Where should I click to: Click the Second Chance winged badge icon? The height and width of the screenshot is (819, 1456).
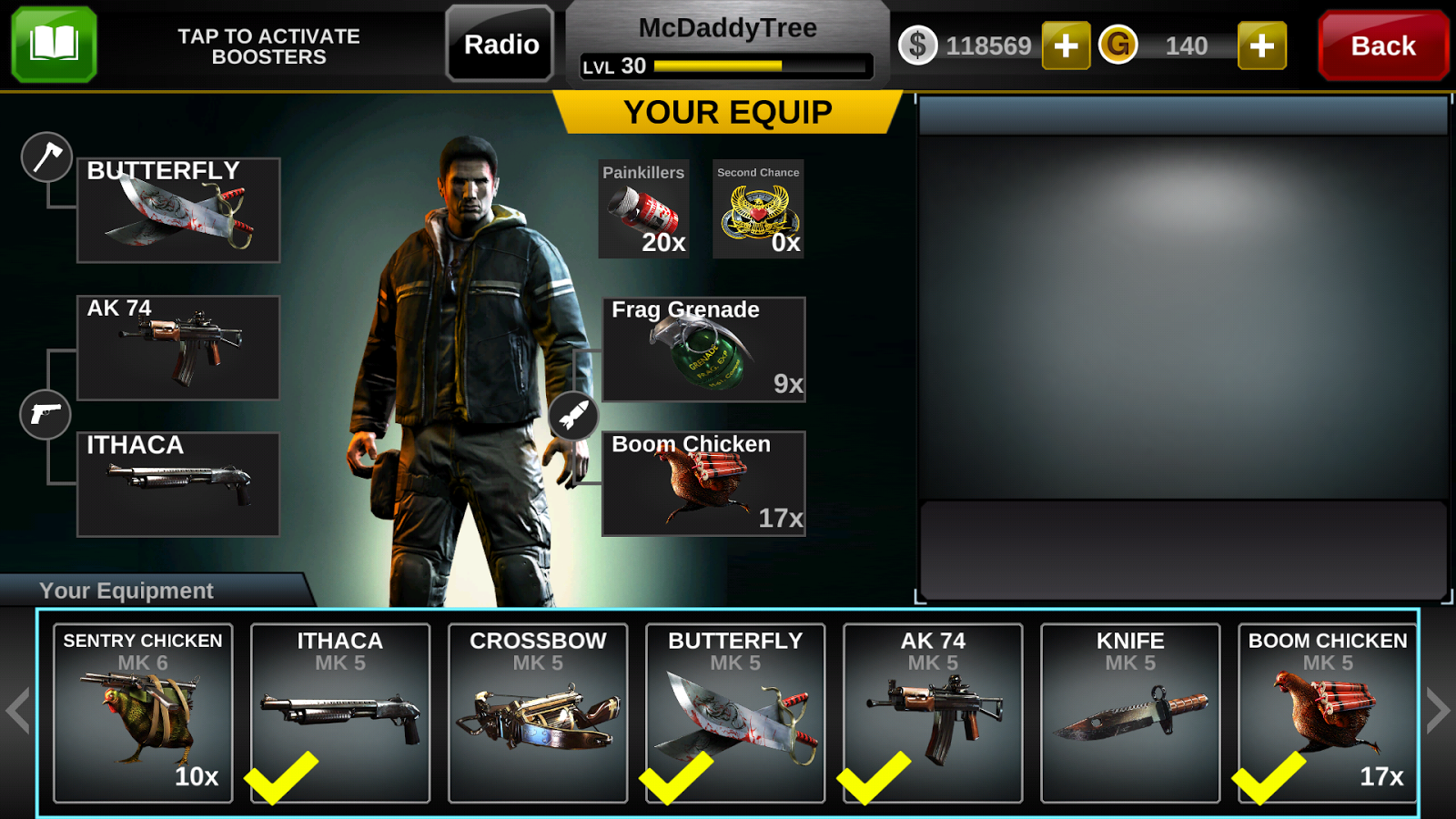click(x=758, y=209)
